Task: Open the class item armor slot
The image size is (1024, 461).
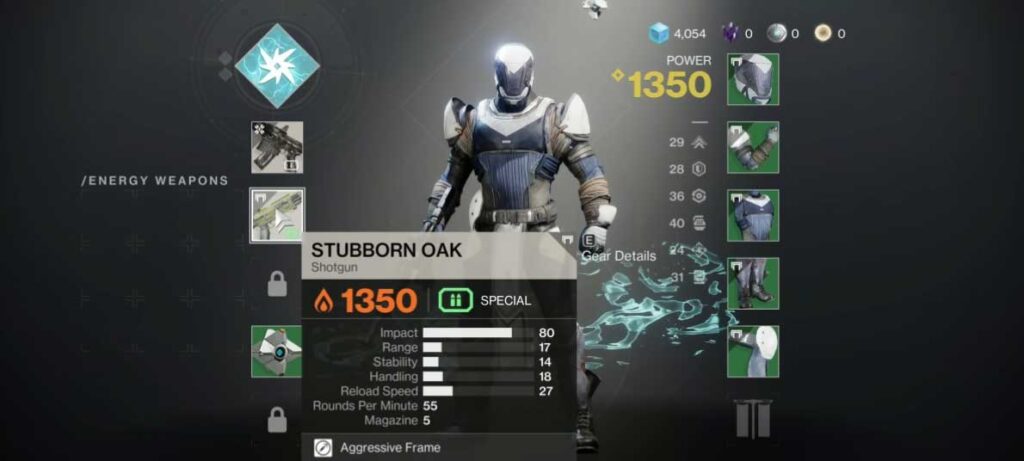Action: coord(753,351)
